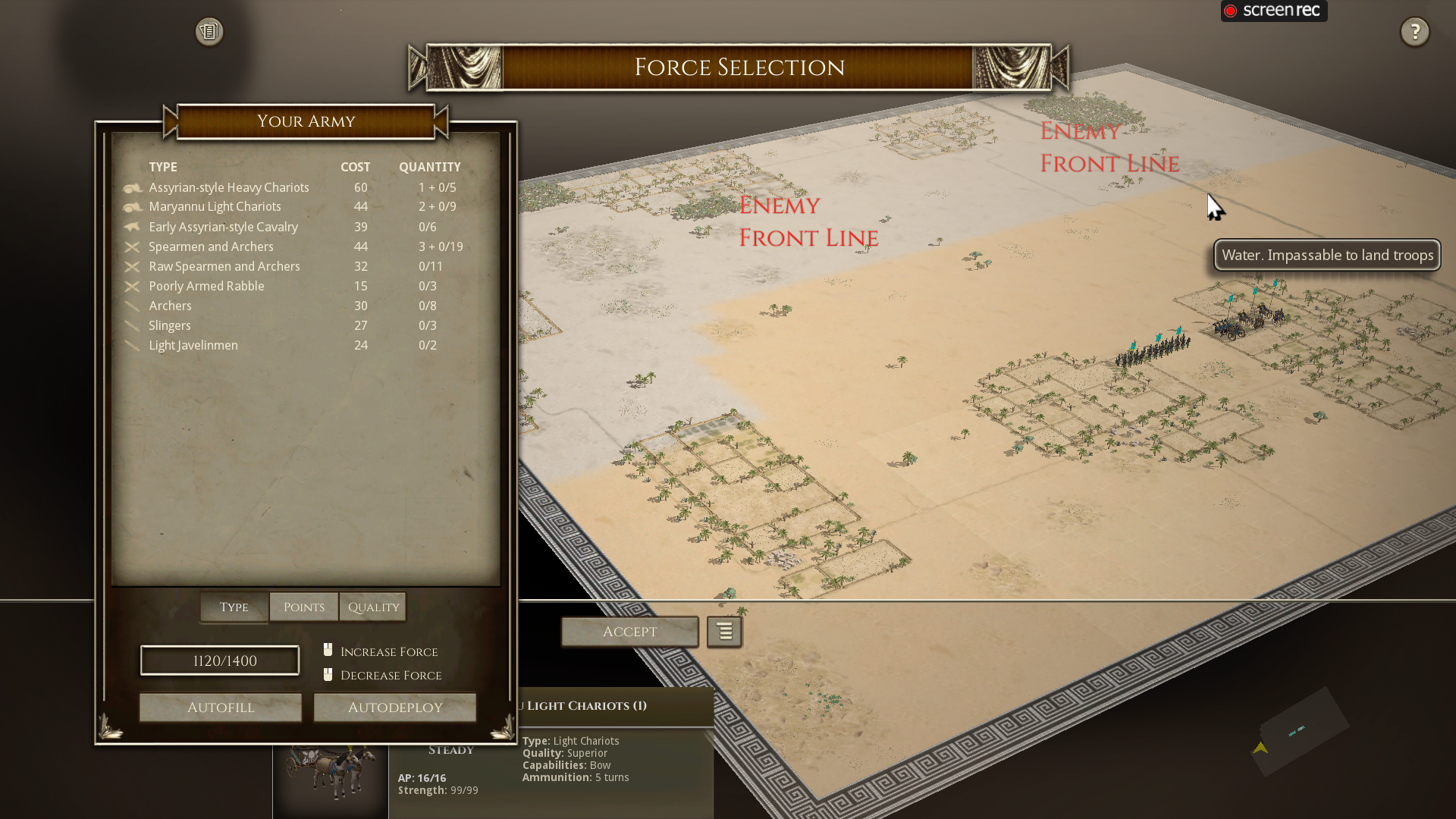Click the Maryannu Light Chariots chariot icon

coord(132,207)
